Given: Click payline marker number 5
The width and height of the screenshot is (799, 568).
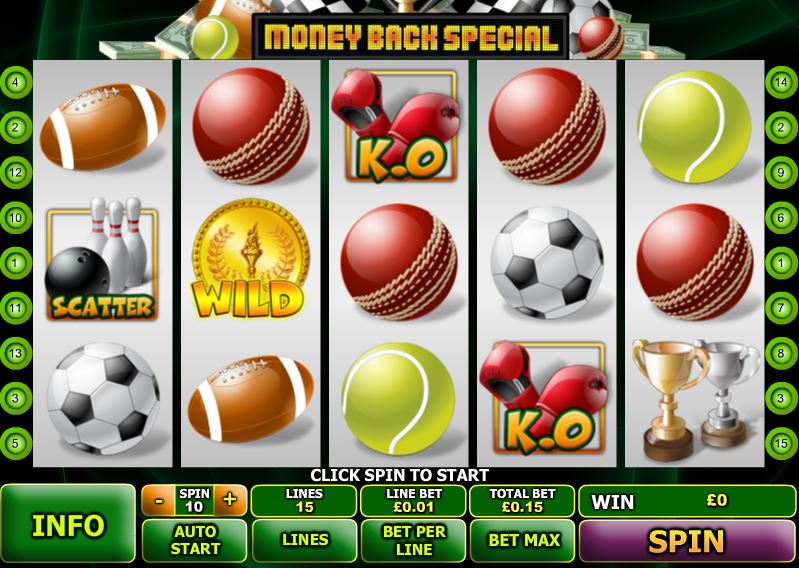Looking at the screenshot, I should click(16, 442).
